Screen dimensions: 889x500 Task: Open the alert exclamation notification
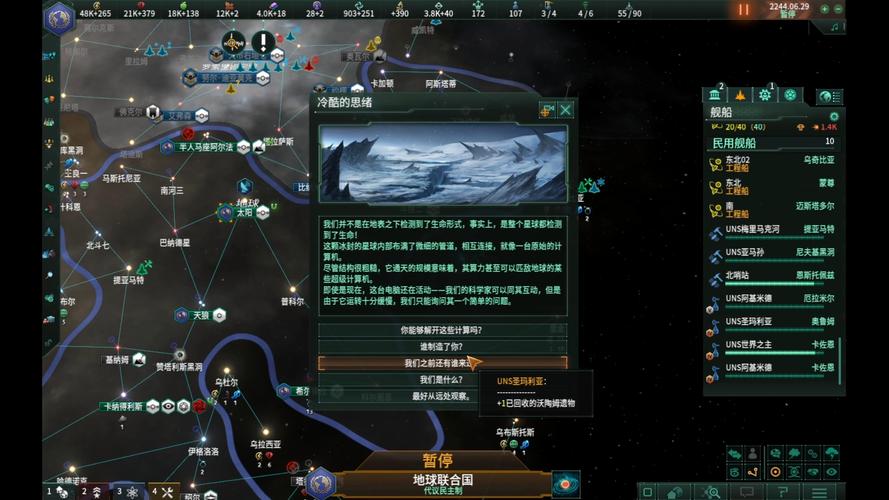click(262, 42)
